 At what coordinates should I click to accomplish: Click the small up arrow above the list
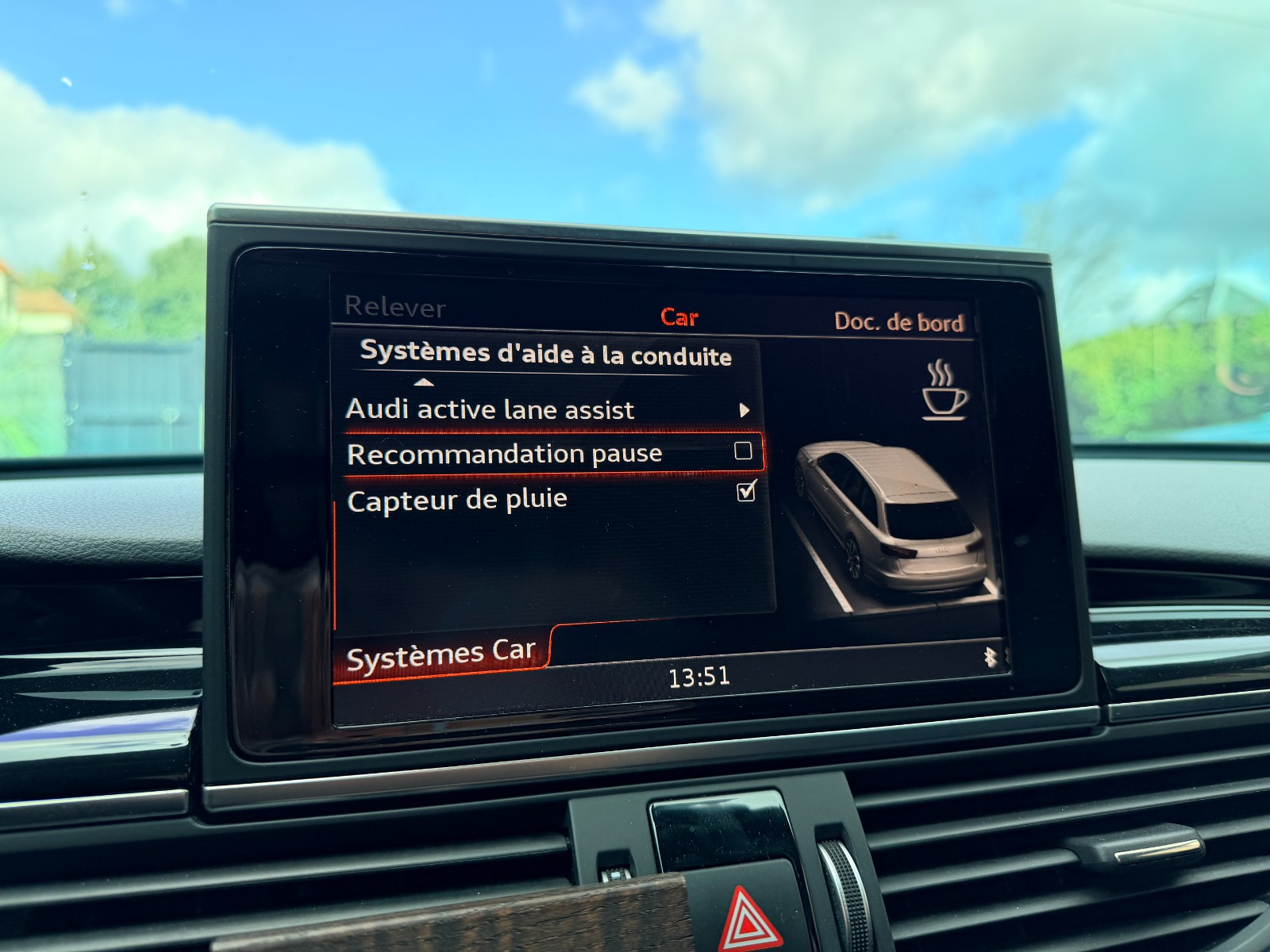(424, 382)
